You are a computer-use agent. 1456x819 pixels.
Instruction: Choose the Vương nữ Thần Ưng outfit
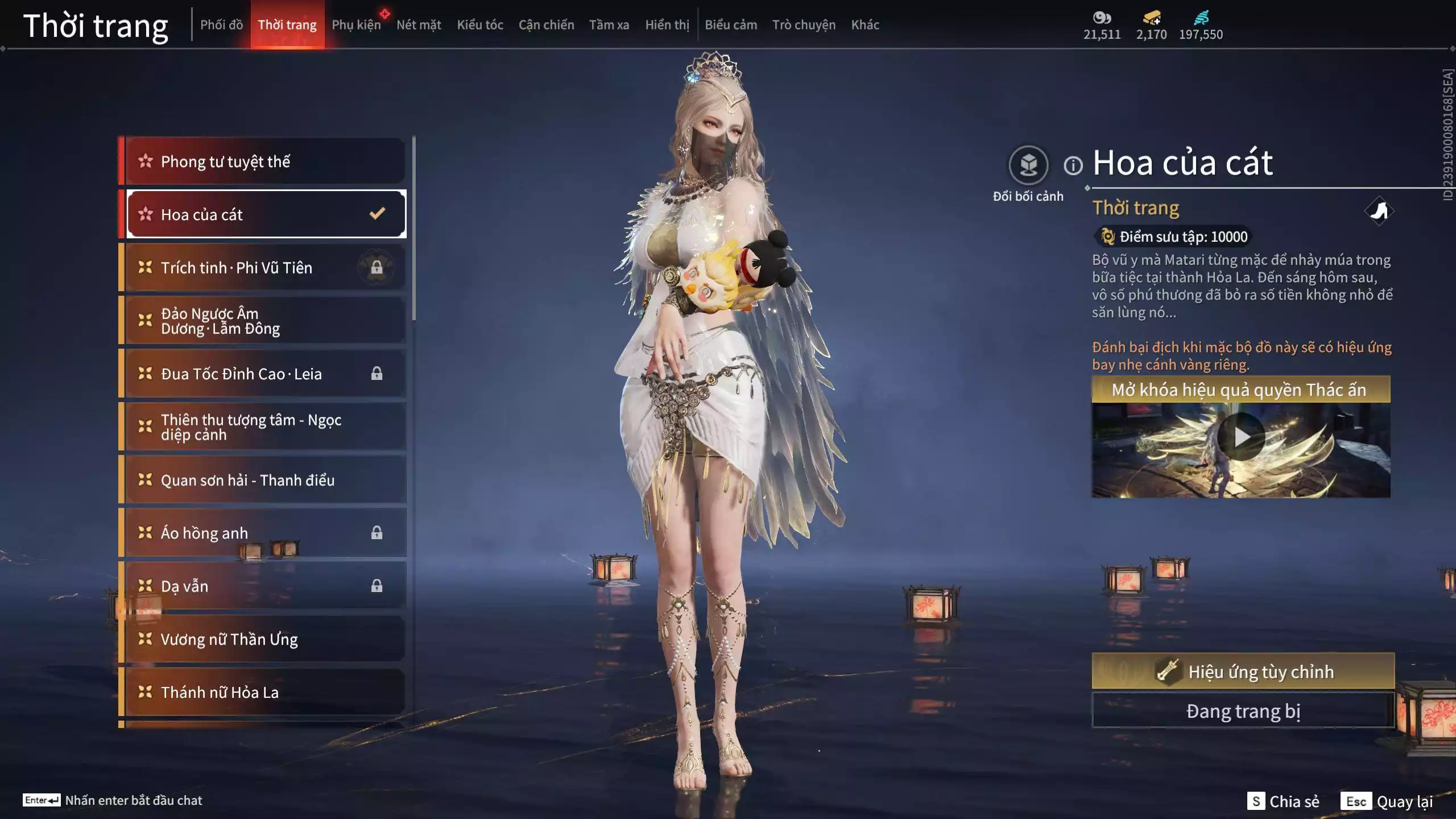[265, 639]
